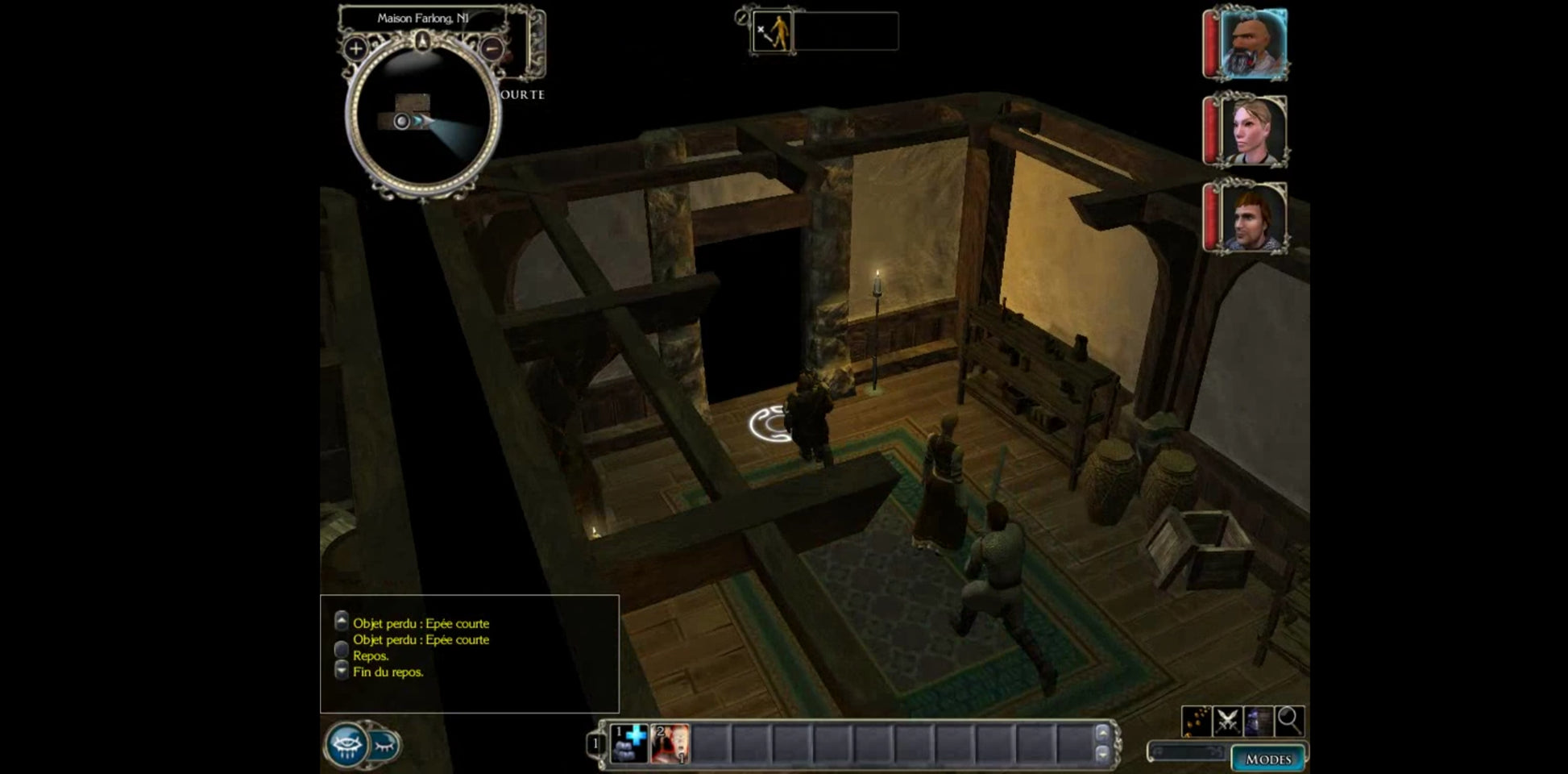Select the bearded dwarf party portrait

(x=1253, y=44)
